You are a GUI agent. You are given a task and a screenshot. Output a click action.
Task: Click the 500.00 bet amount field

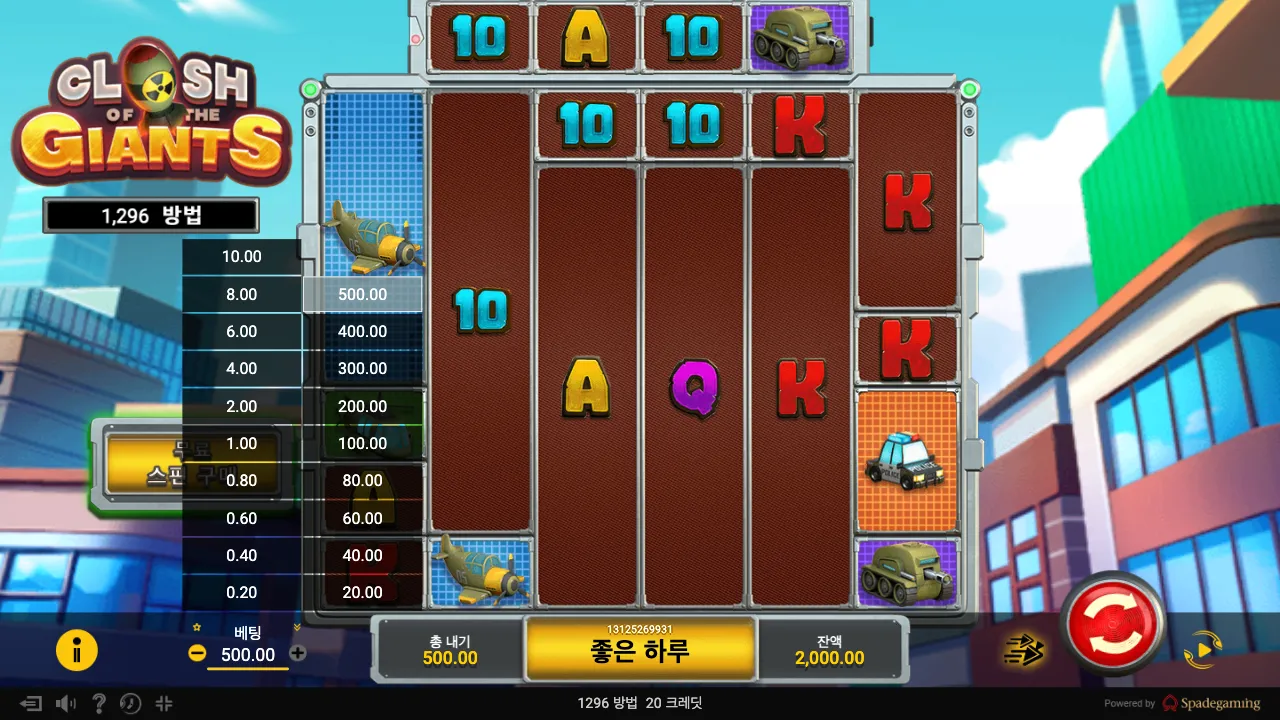pos(247,655)
